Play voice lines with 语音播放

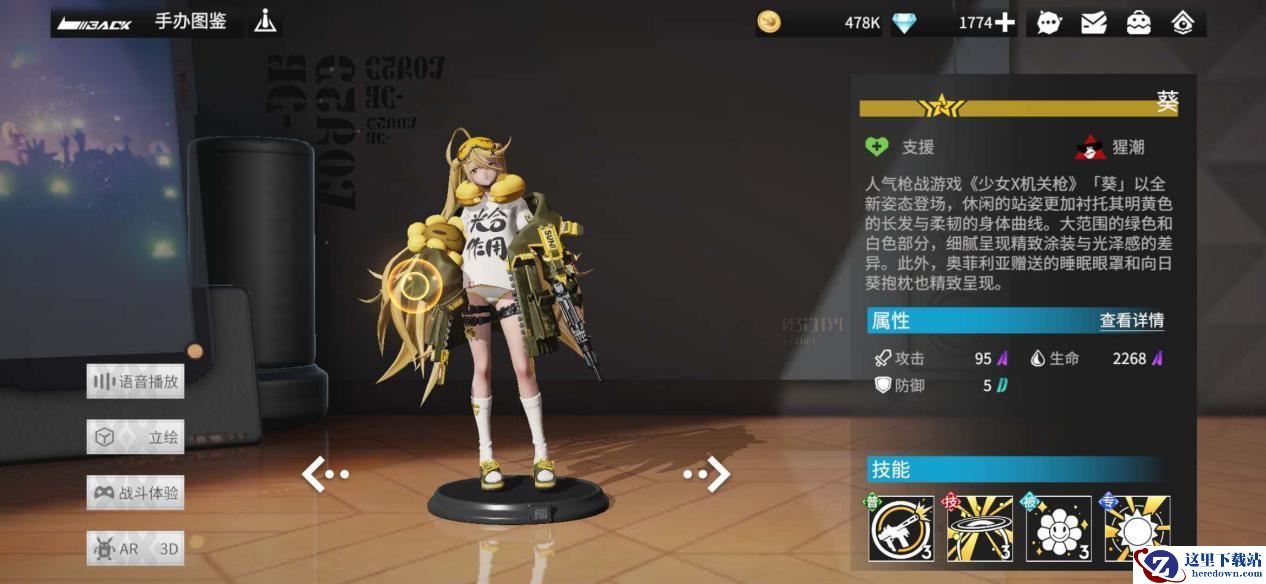pos(136,381)
